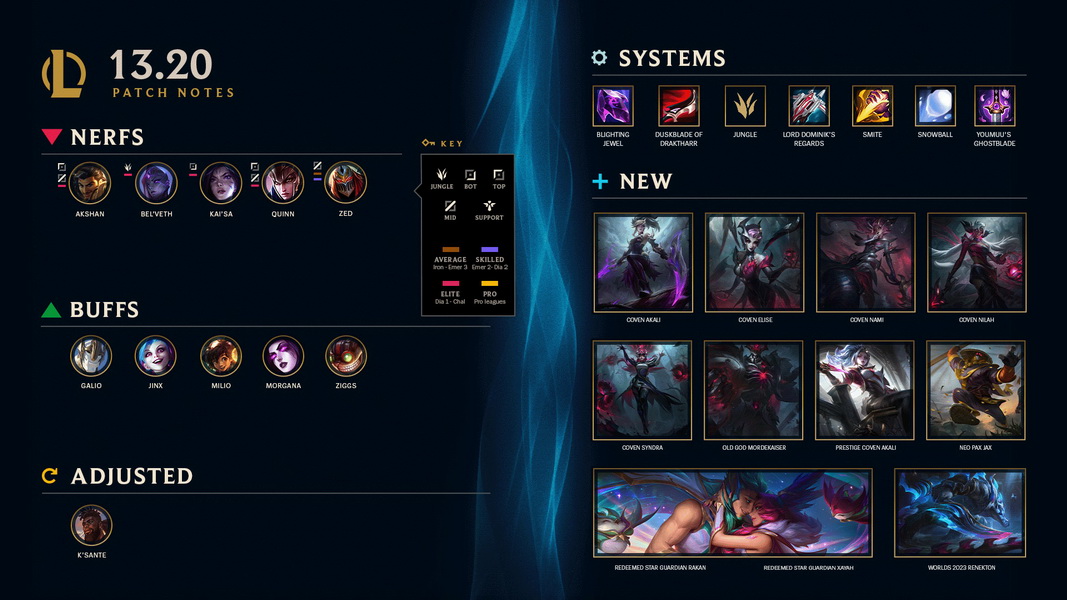Open the Smite systems icon
This screenshot has width=1067, height=600.
872,106
